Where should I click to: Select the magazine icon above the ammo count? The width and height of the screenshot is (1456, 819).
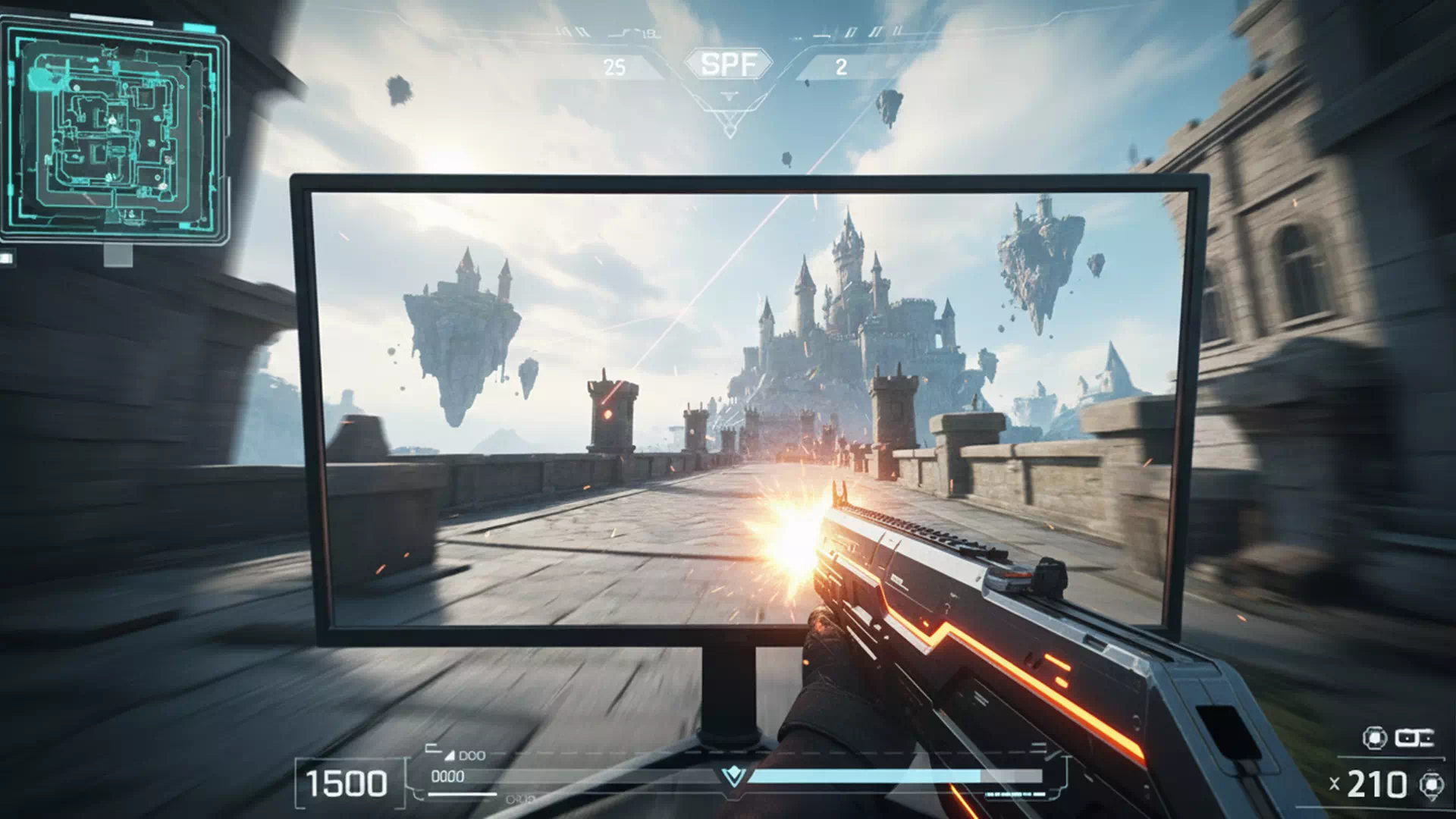(x=1414, y=738)
